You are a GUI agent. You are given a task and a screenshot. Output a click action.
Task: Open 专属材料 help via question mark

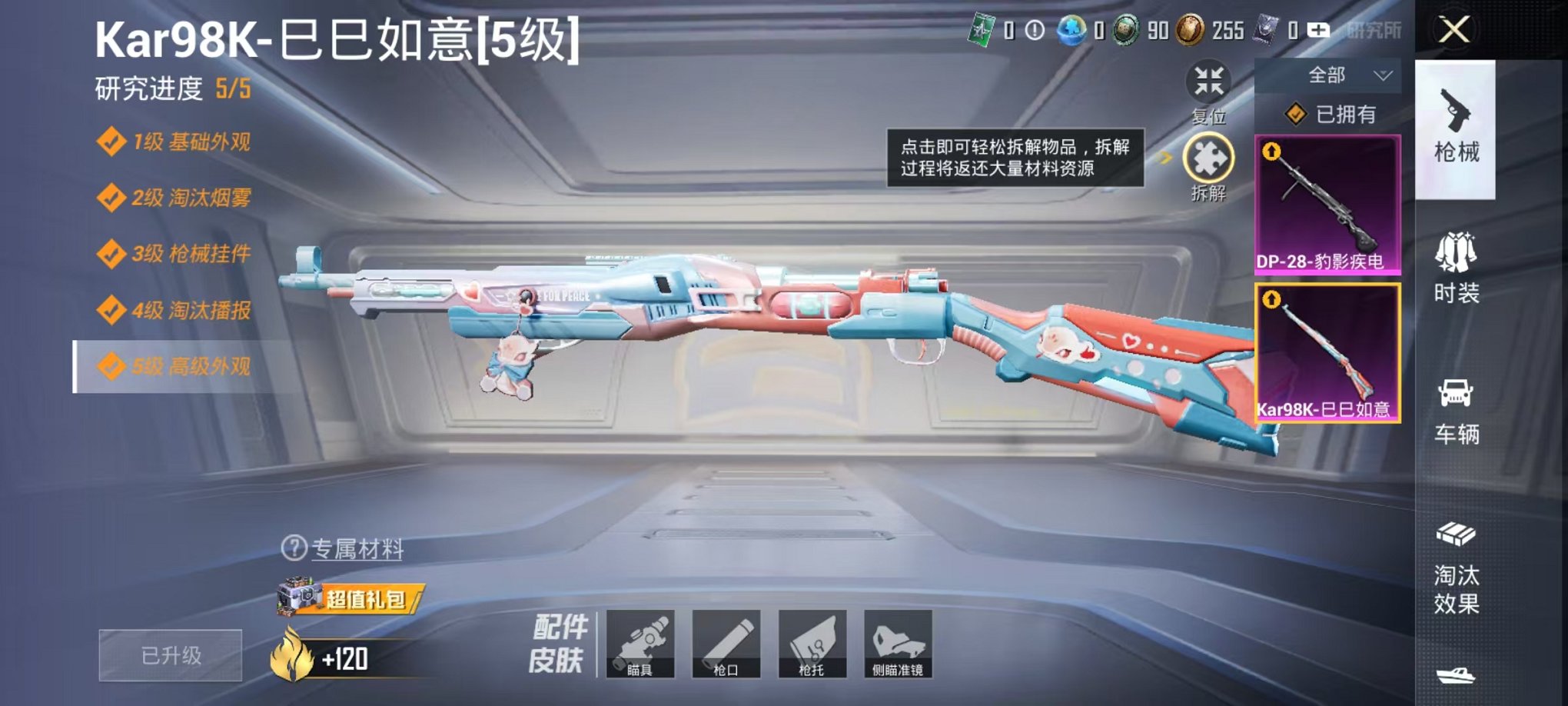pos(294,548)
